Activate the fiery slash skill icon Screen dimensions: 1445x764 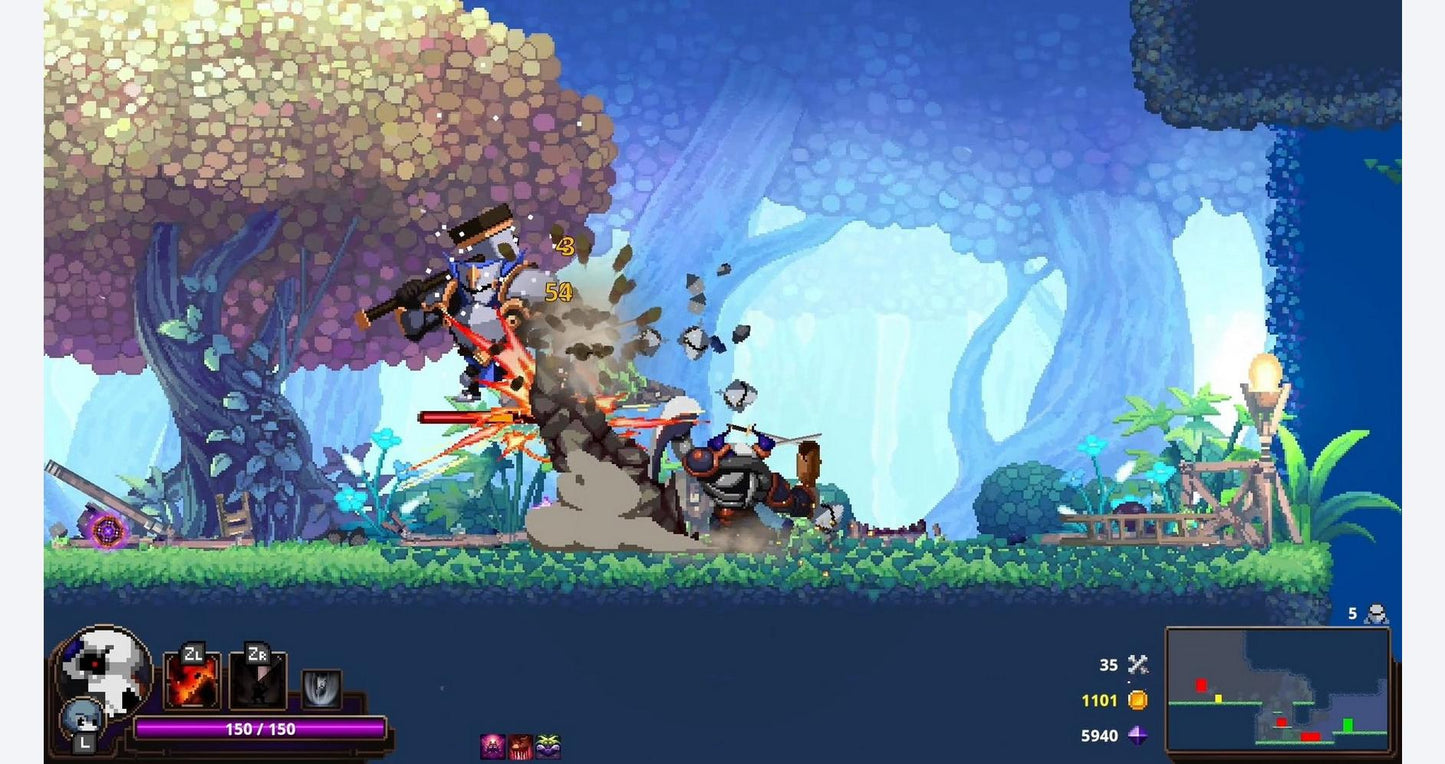click(192, 679)
